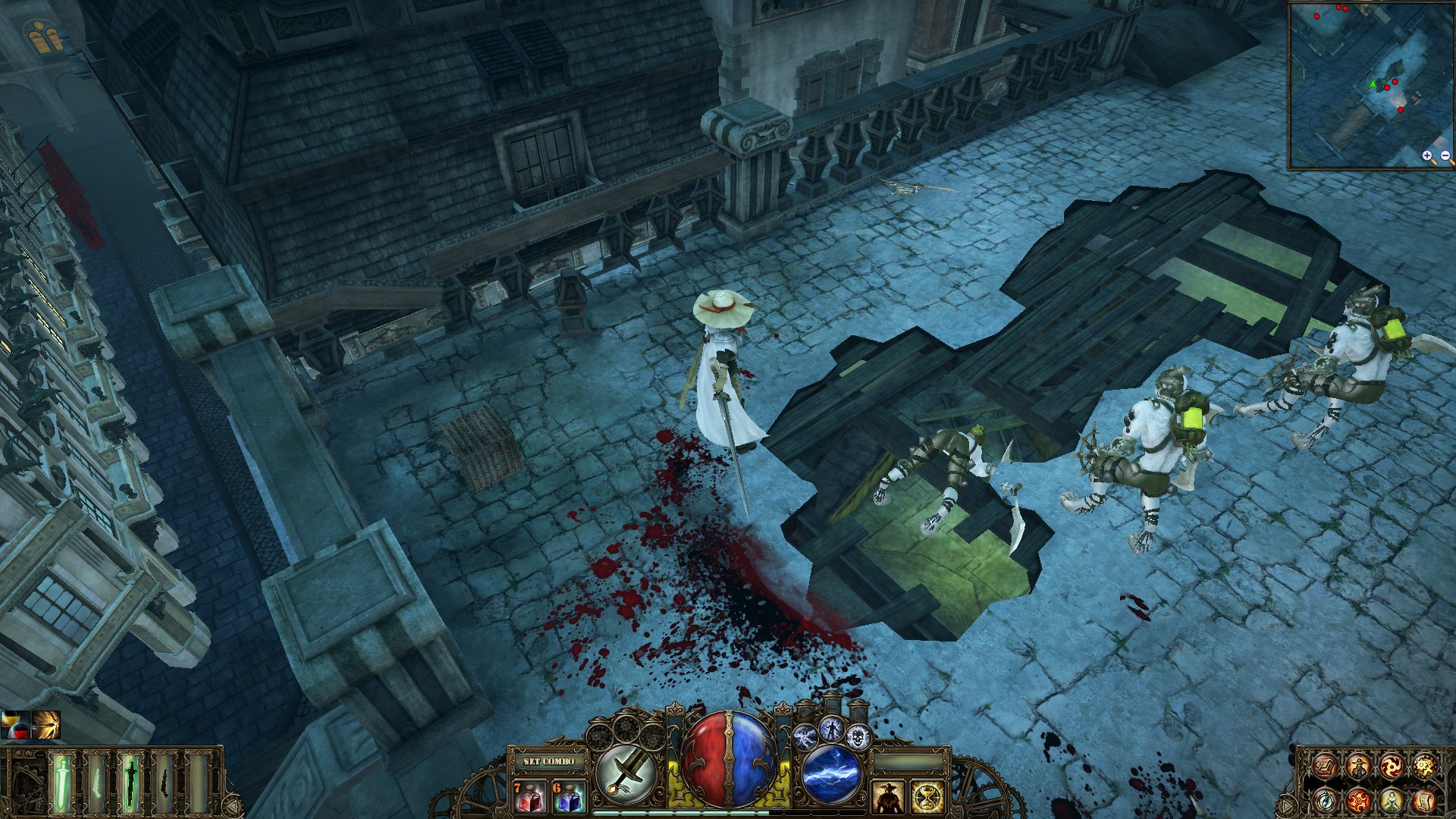The height and width of the screenshot is (819, 1456).
Task: Select the sword melee attack skill
Action: (626, 773)
